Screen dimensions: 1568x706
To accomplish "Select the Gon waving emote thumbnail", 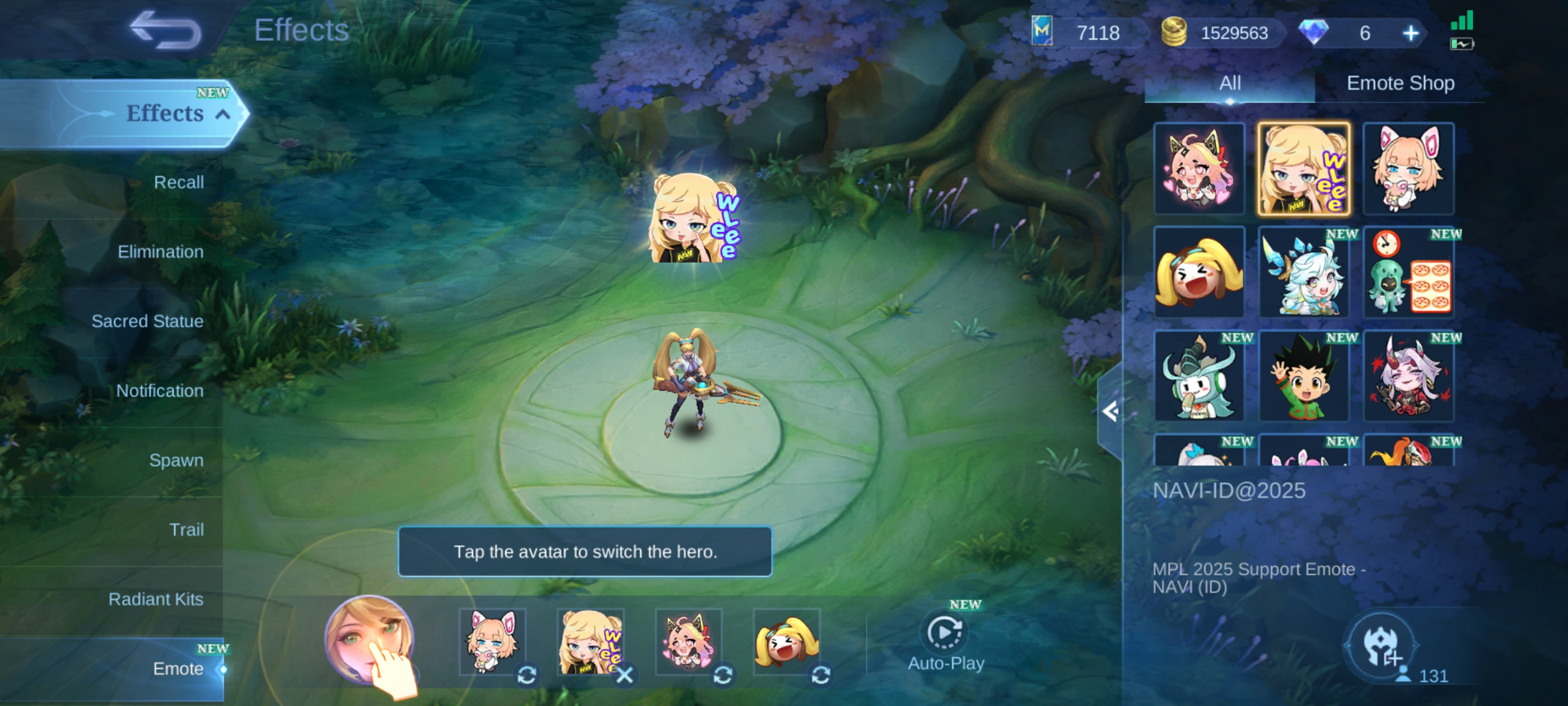I will [x=1304, y=377].
